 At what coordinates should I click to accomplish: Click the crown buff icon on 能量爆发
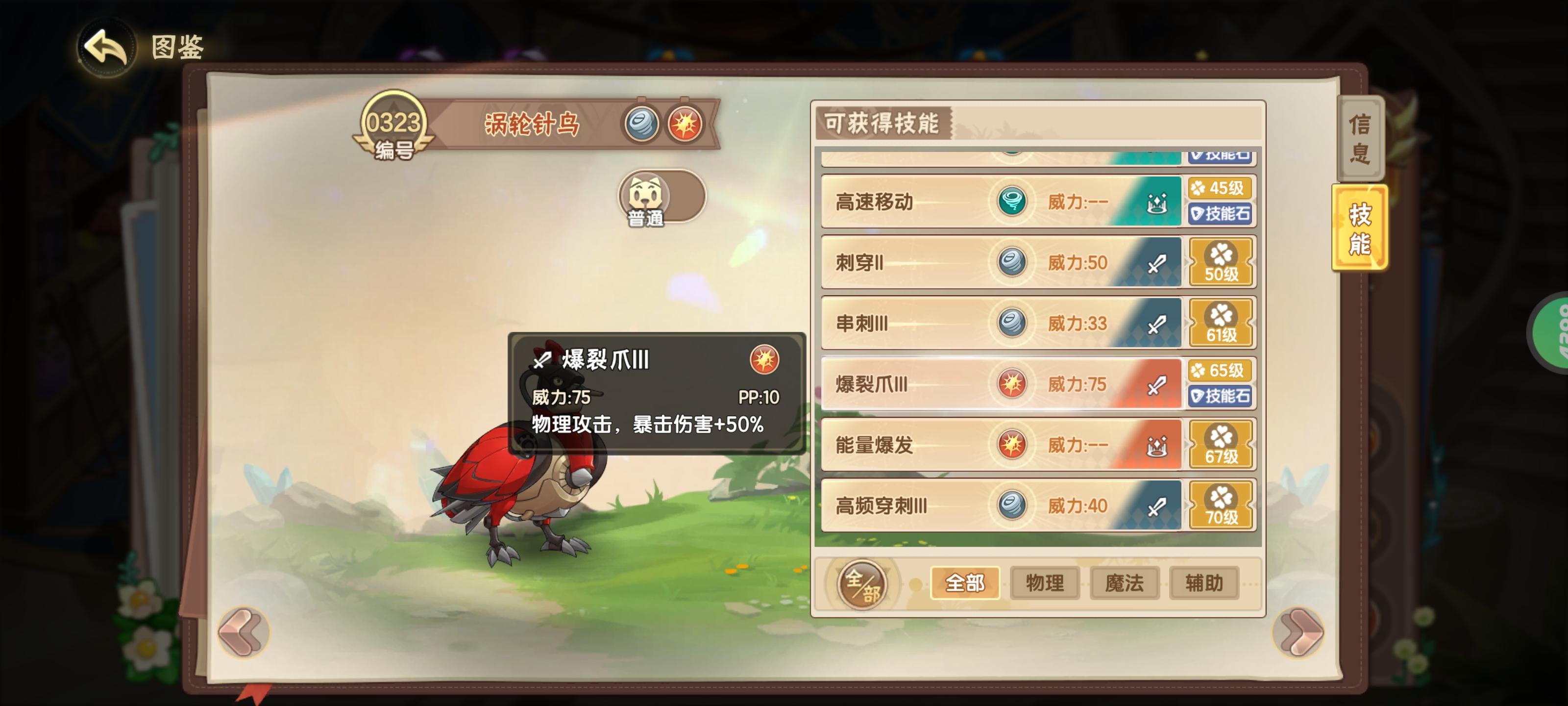[x=1158, y=445]
